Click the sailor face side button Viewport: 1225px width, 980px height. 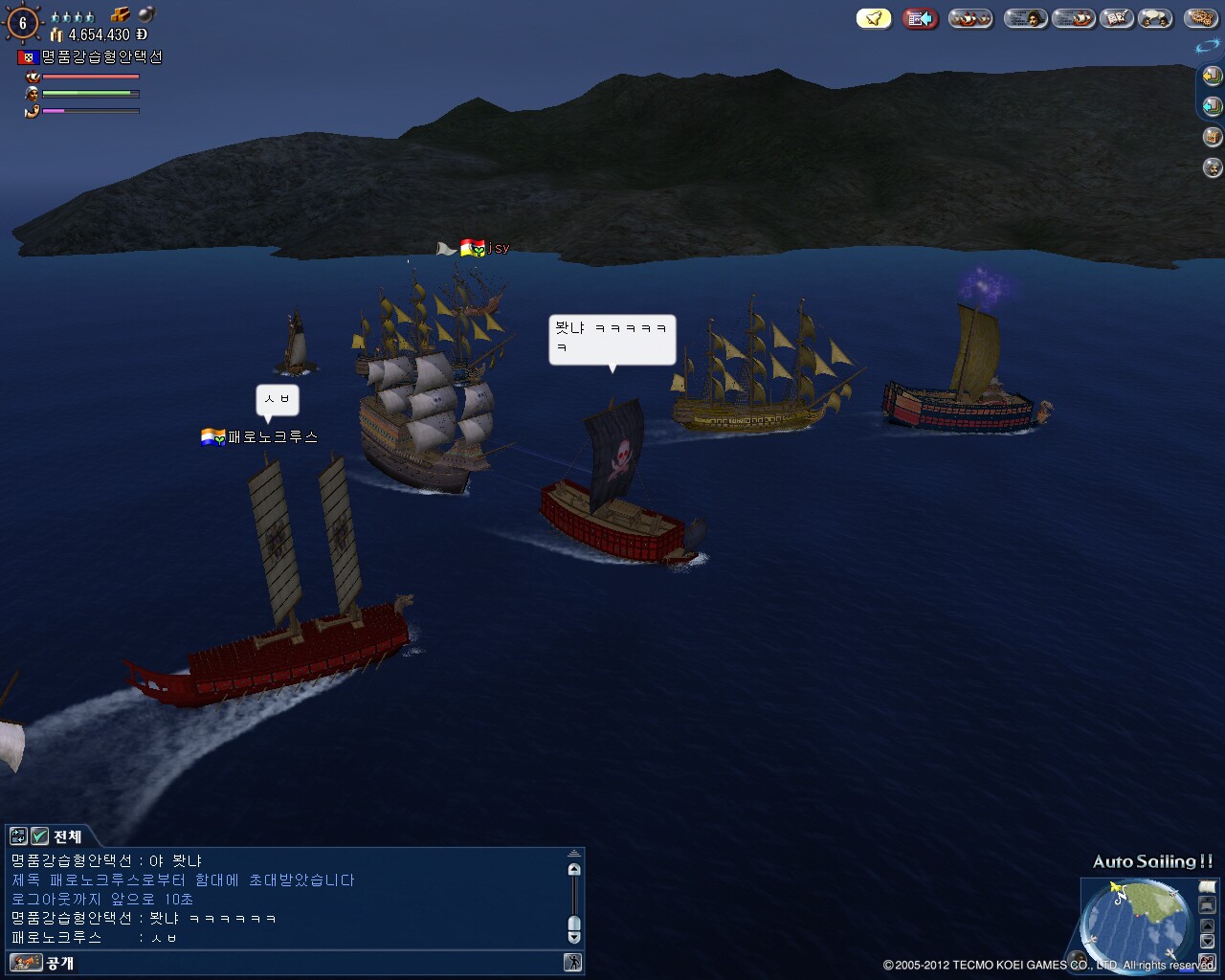click(1212, 167)
